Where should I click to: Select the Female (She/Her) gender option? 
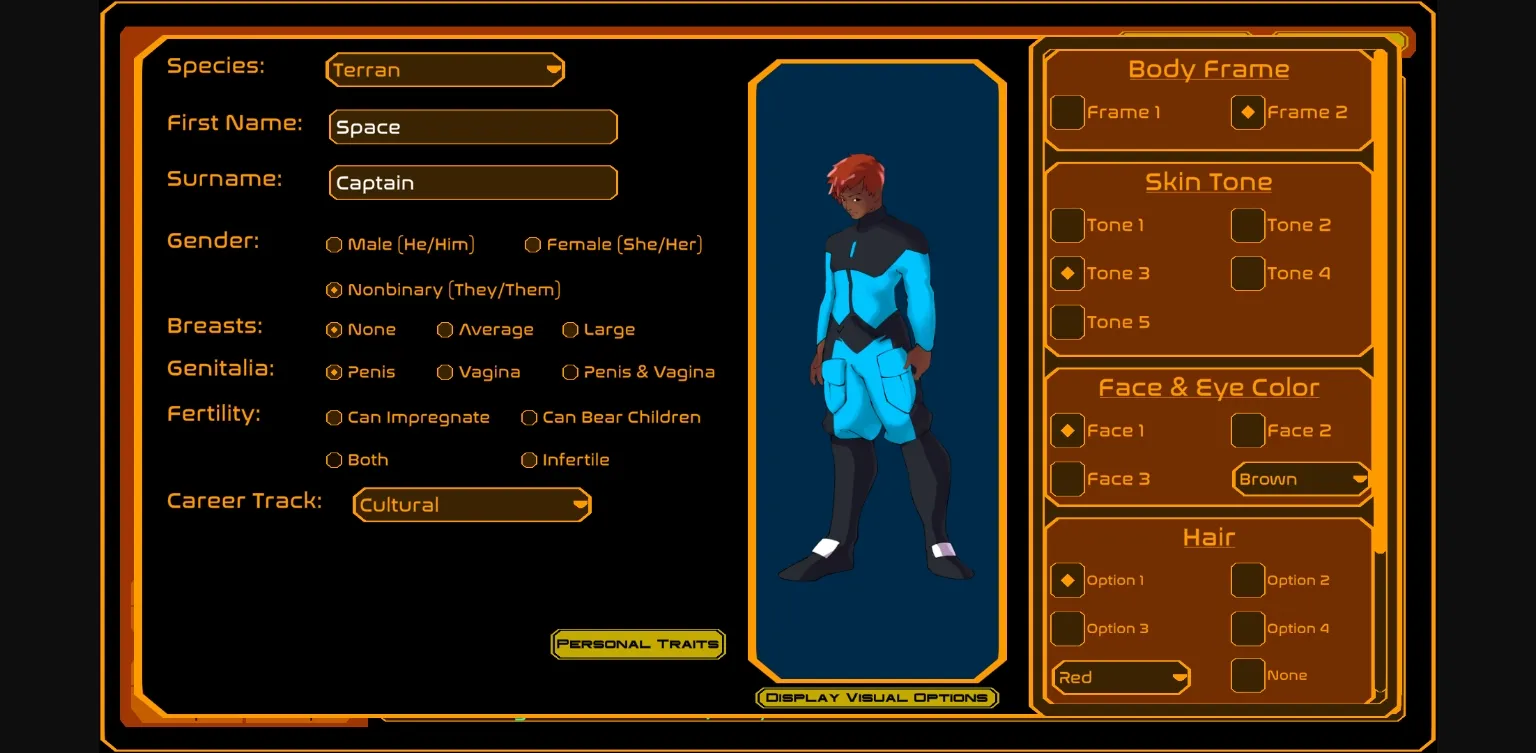pyautogui.click(x=534, y=244)
